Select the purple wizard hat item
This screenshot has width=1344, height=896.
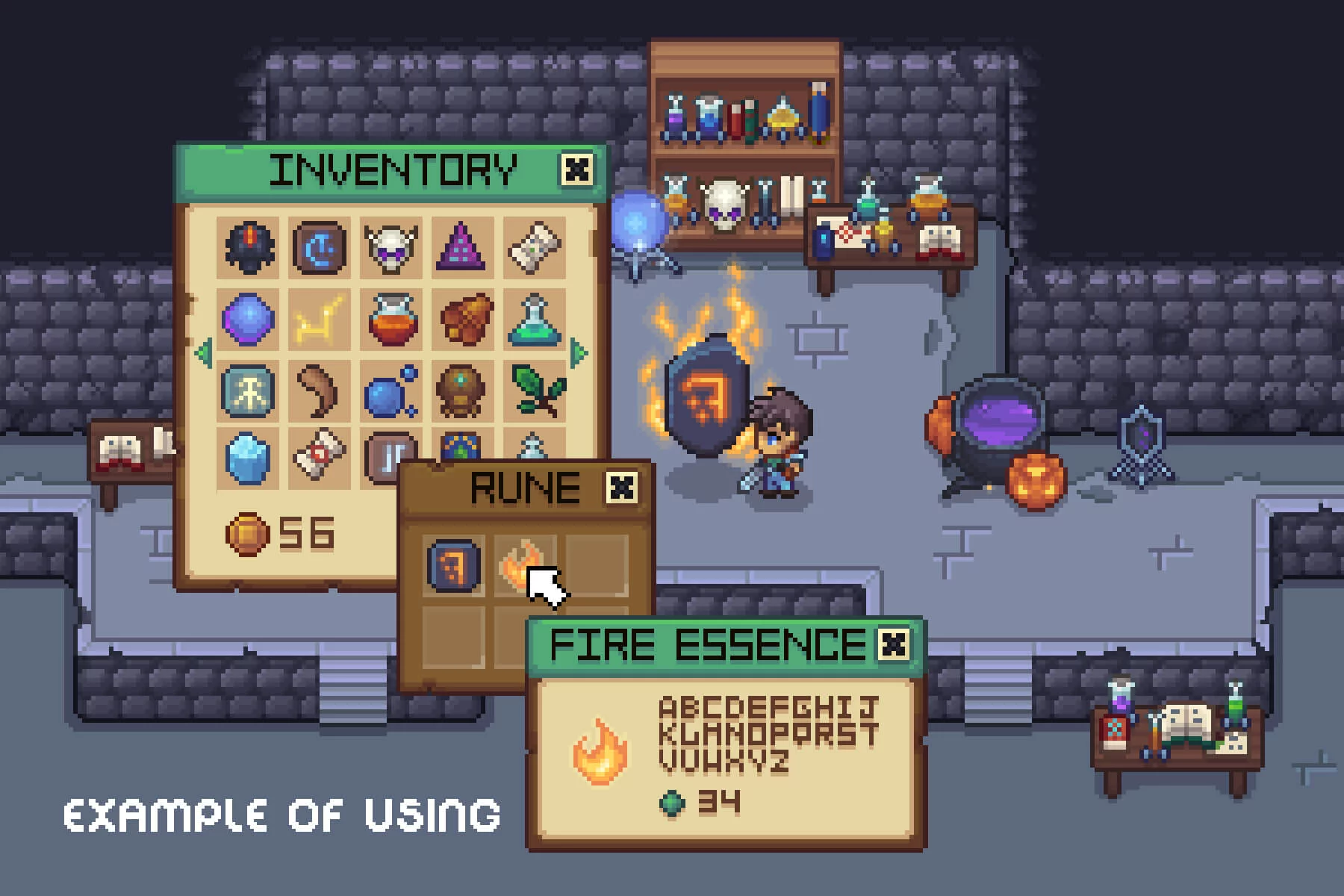[461, 247]
